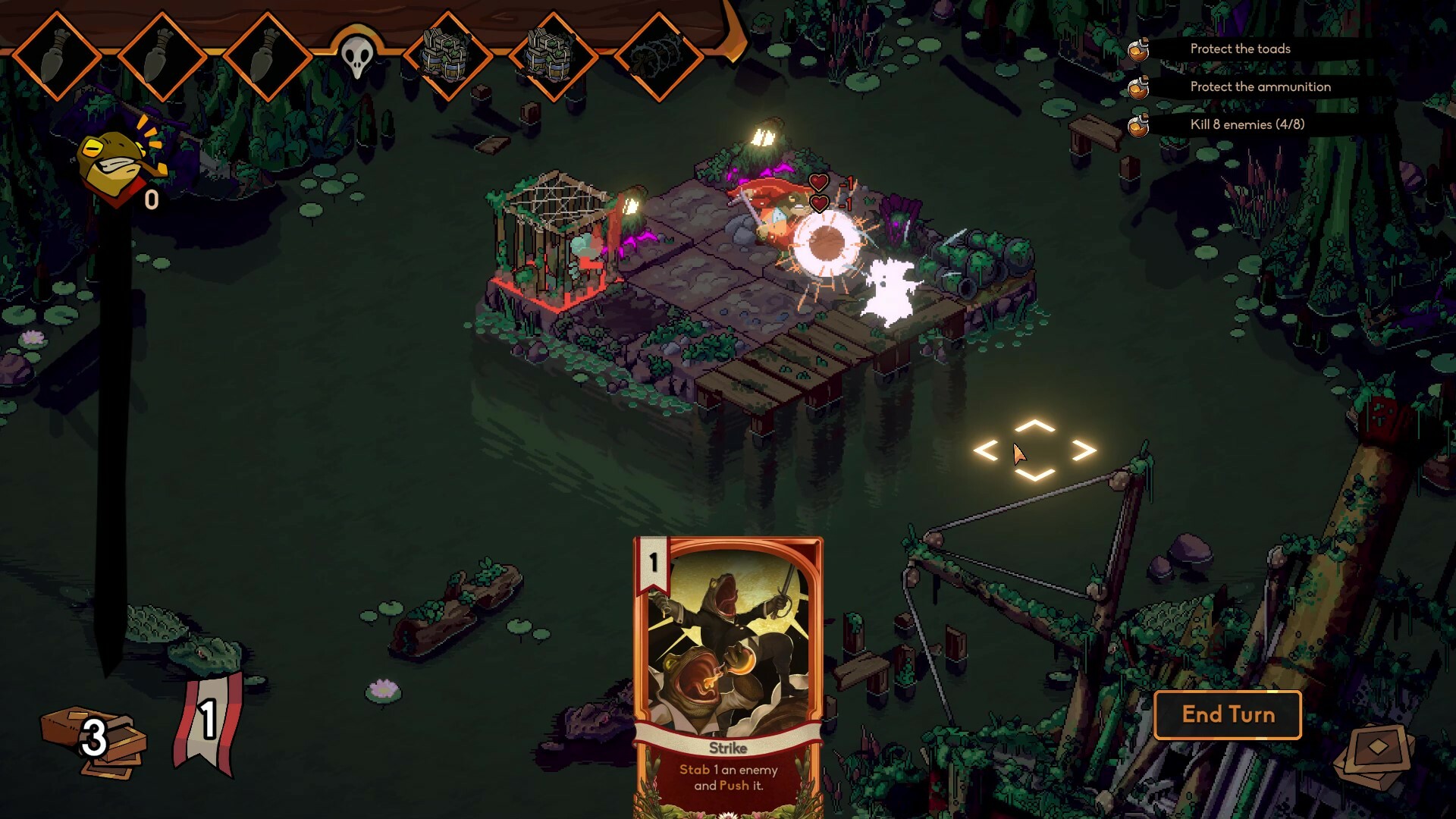The height and width of the screenshot is (819, 1456).
Task: Click the planks resource icon showing 3
Action: pyautogui.click(x=91, y=739)
